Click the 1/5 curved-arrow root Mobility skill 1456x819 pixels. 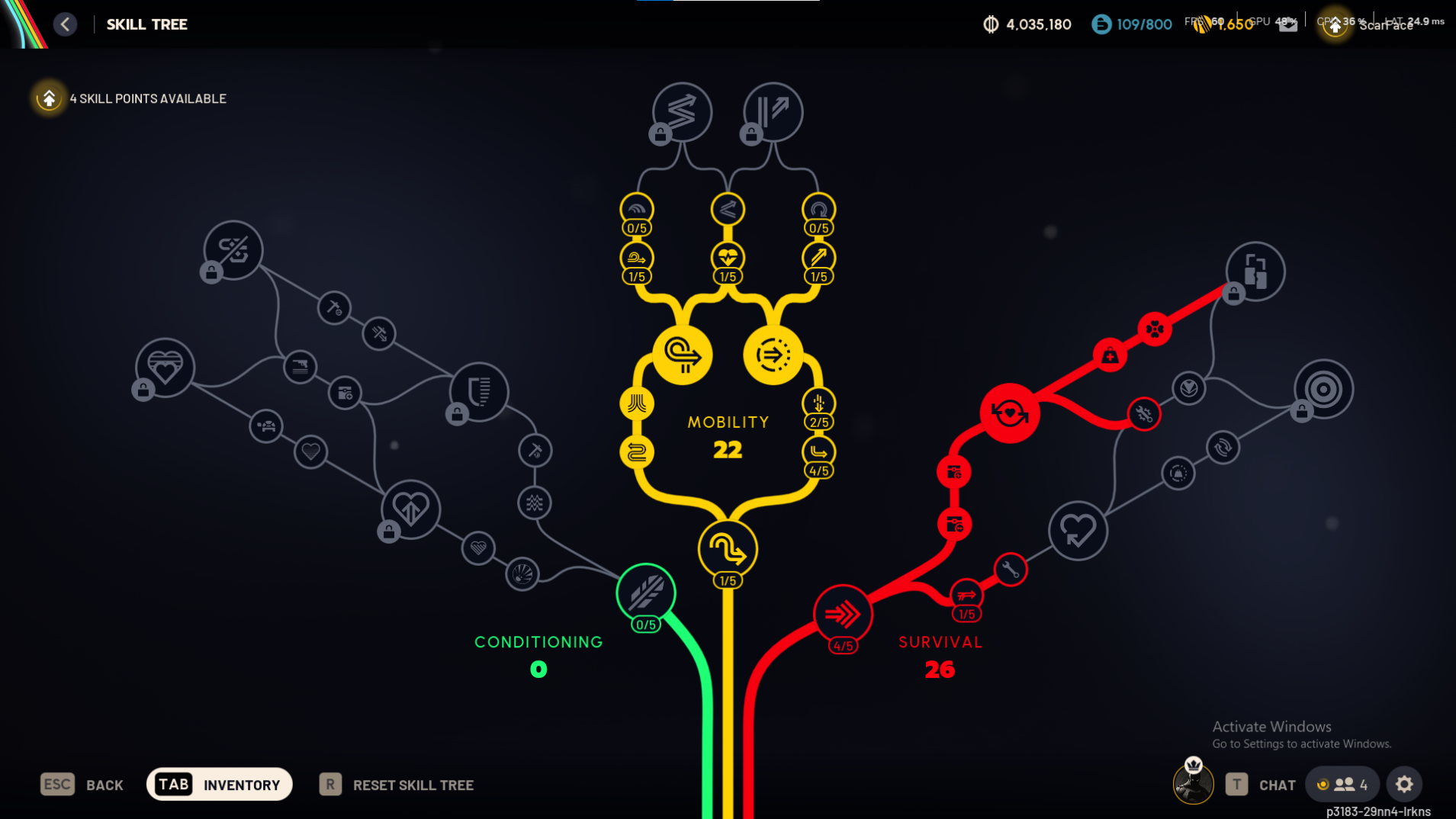pos(727,548)
